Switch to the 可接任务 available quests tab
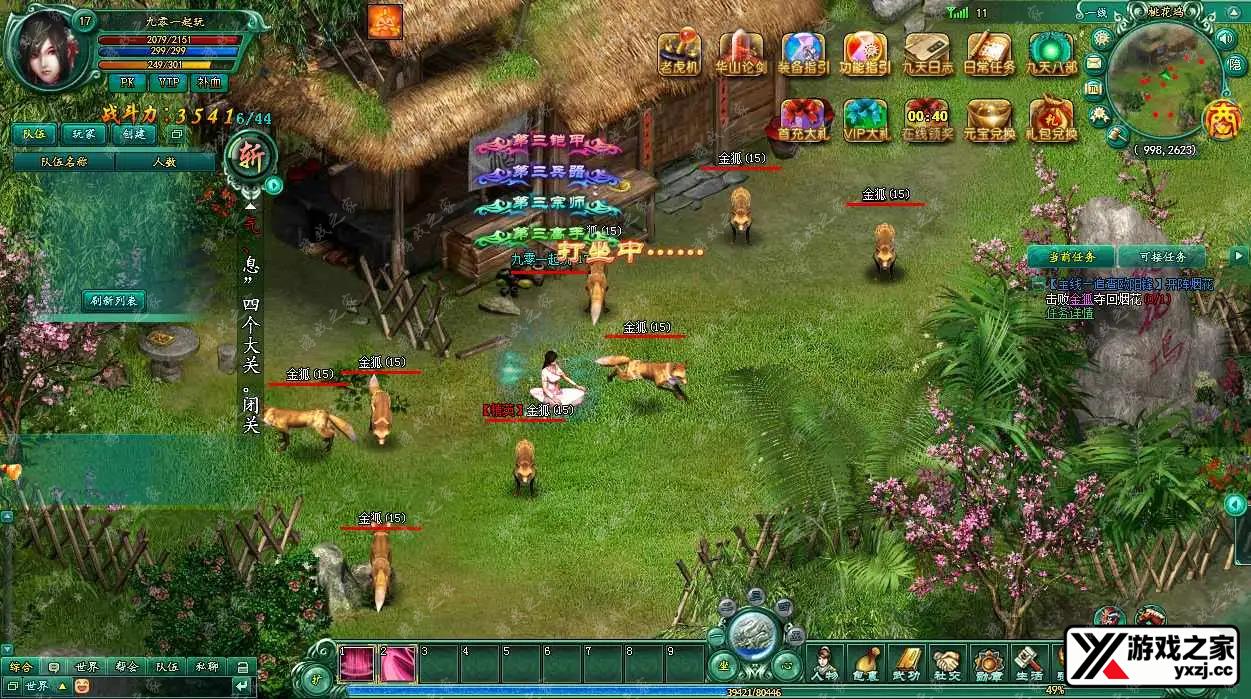The width and height of the screenshot is (1251, 699). 1161,257
